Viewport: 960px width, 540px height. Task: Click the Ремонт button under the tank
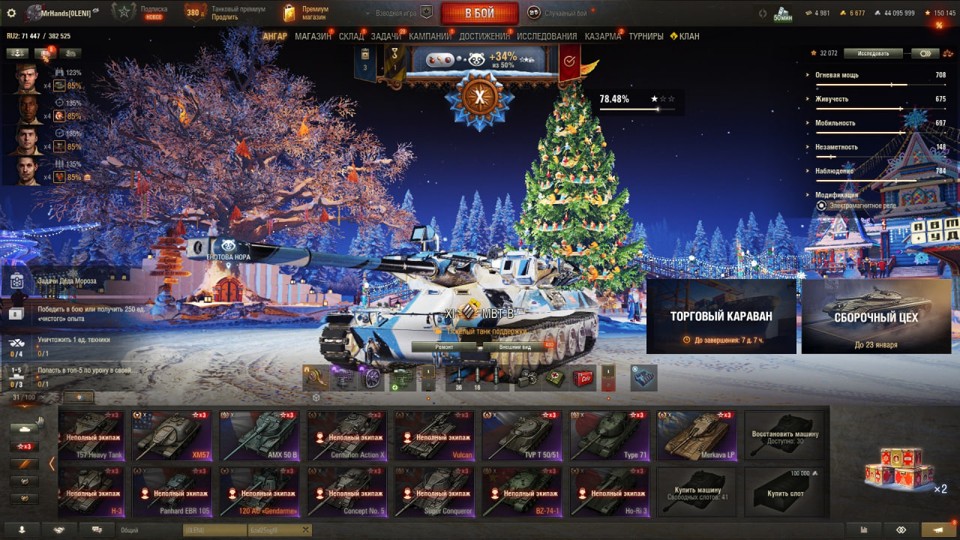click(445, 347)
